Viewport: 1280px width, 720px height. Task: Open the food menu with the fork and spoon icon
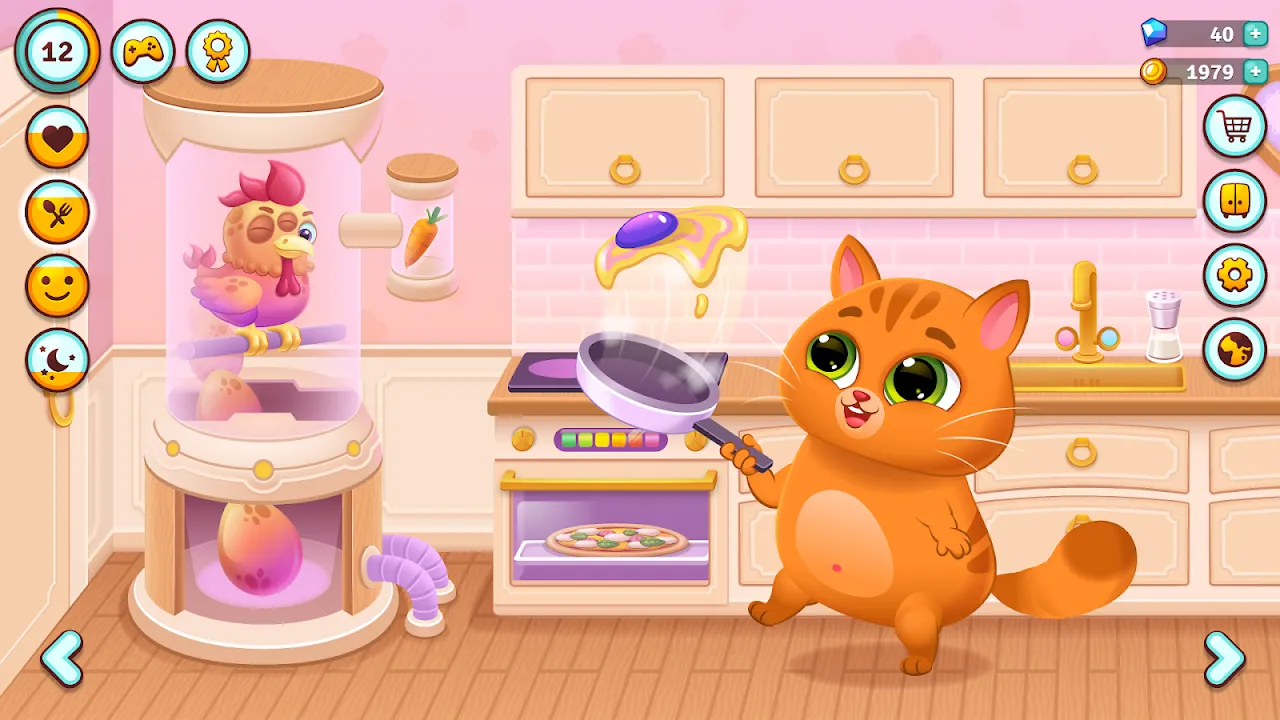click(57, 213)
